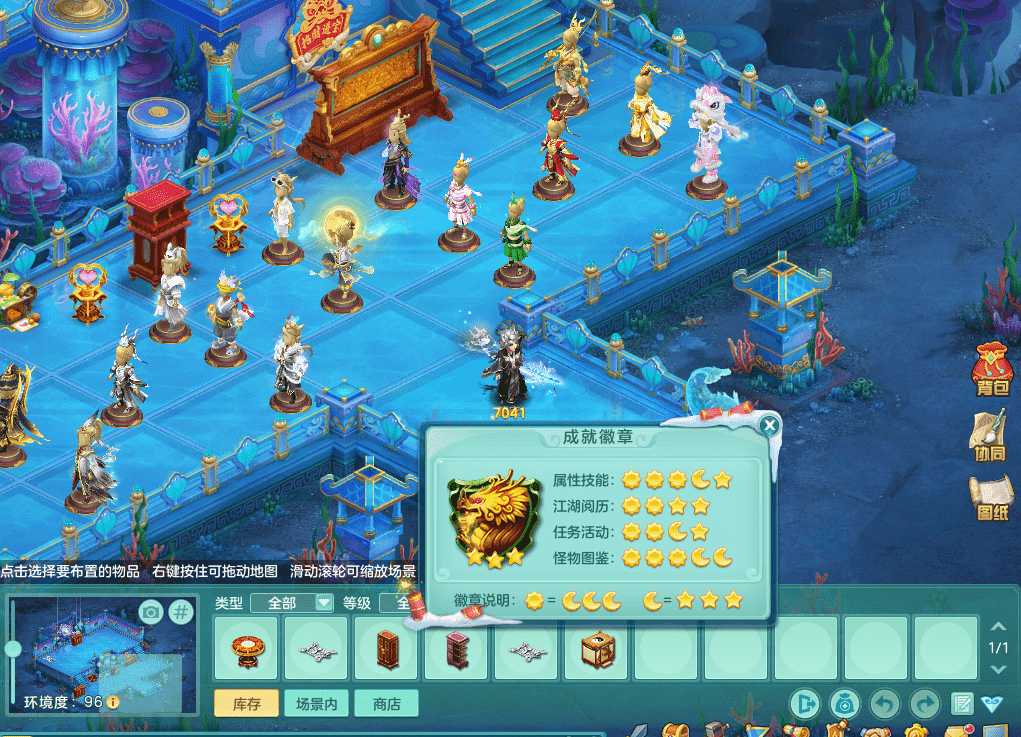
Task: Toggle the grid button marked with #
Action: point(181,612)
